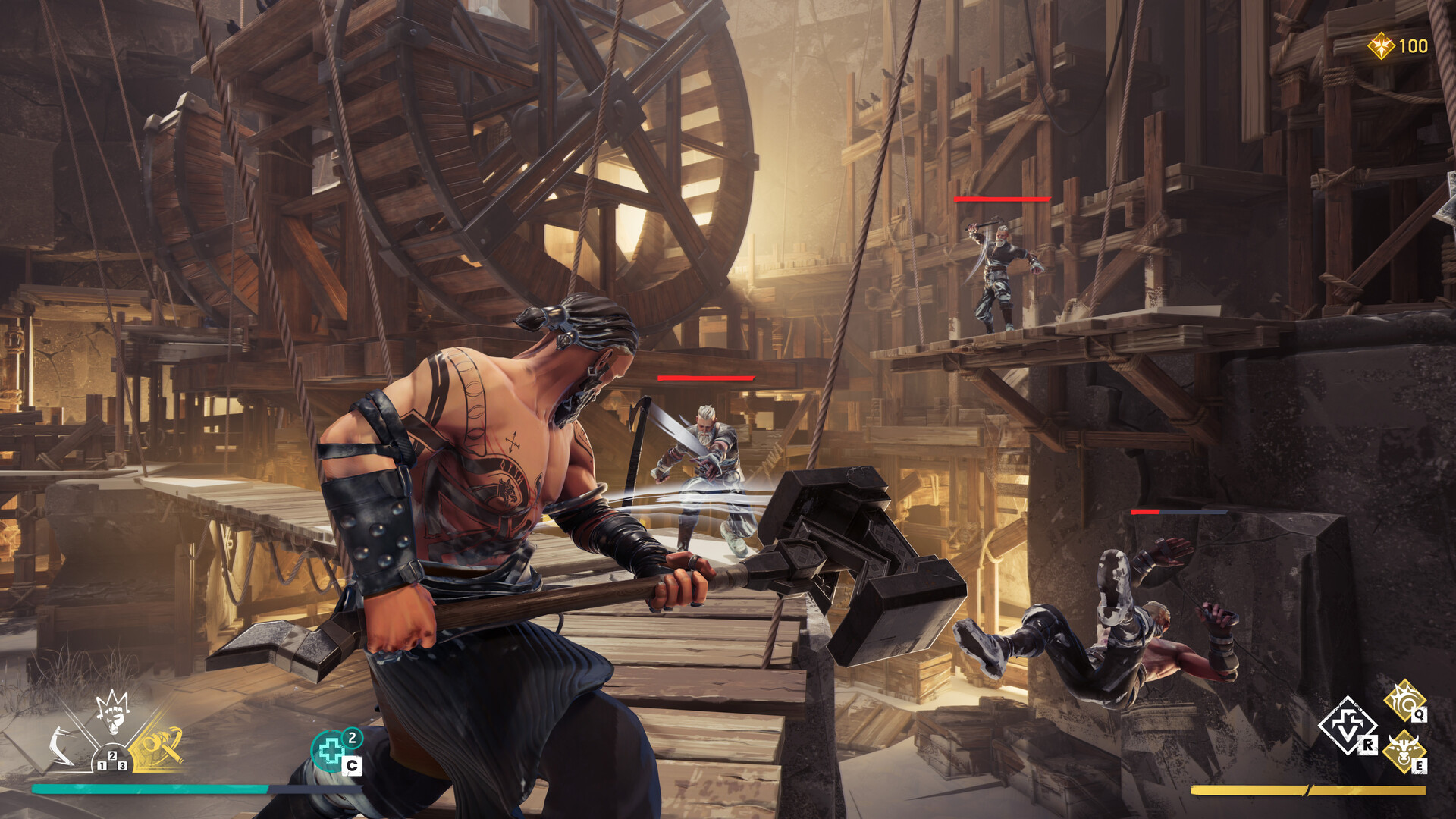Switch to the curved blade weapon
Image resolution: width=1456 pixels, height=819 pixels.
[x=61, y=746]
